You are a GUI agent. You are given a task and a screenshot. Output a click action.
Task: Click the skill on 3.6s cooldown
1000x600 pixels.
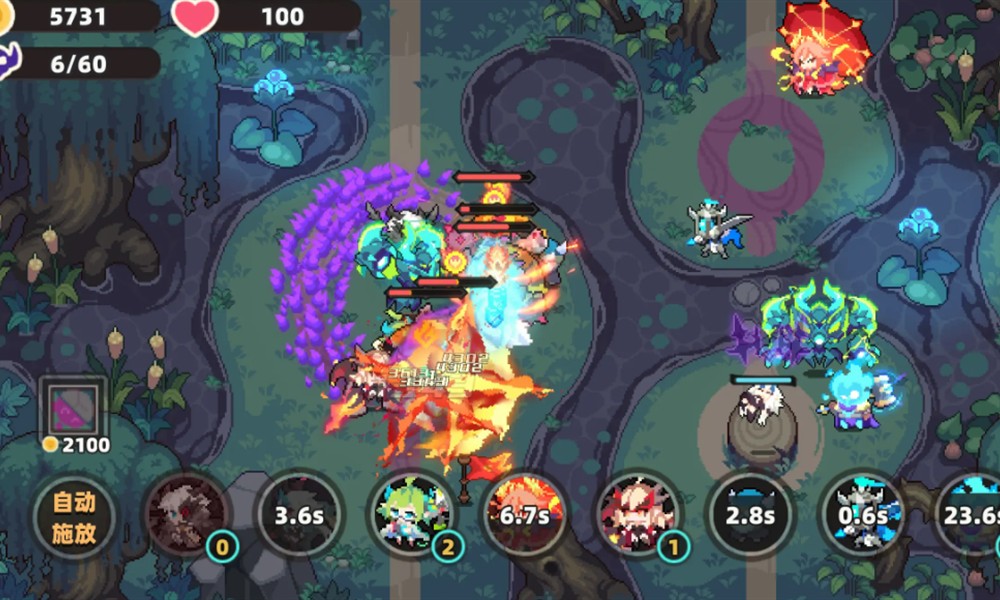click(x=298, y=516)
